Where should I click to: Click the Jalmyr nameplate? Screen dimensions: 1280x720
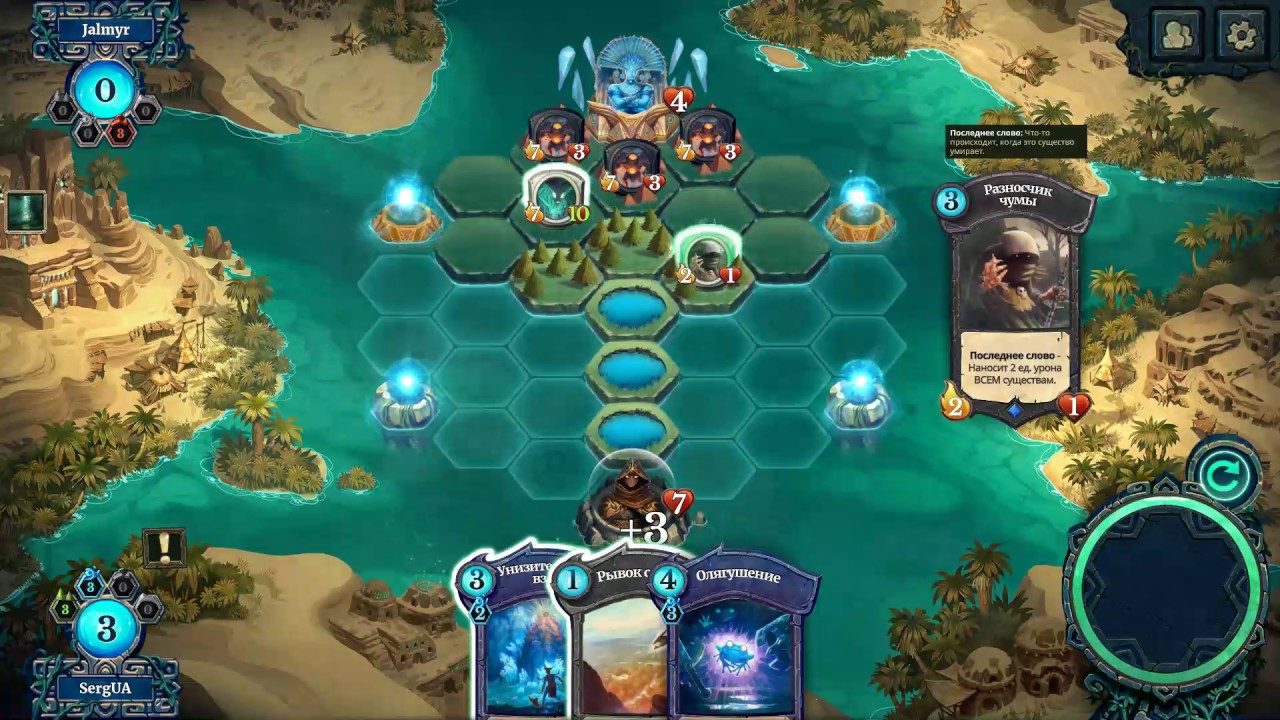point(107,29)
